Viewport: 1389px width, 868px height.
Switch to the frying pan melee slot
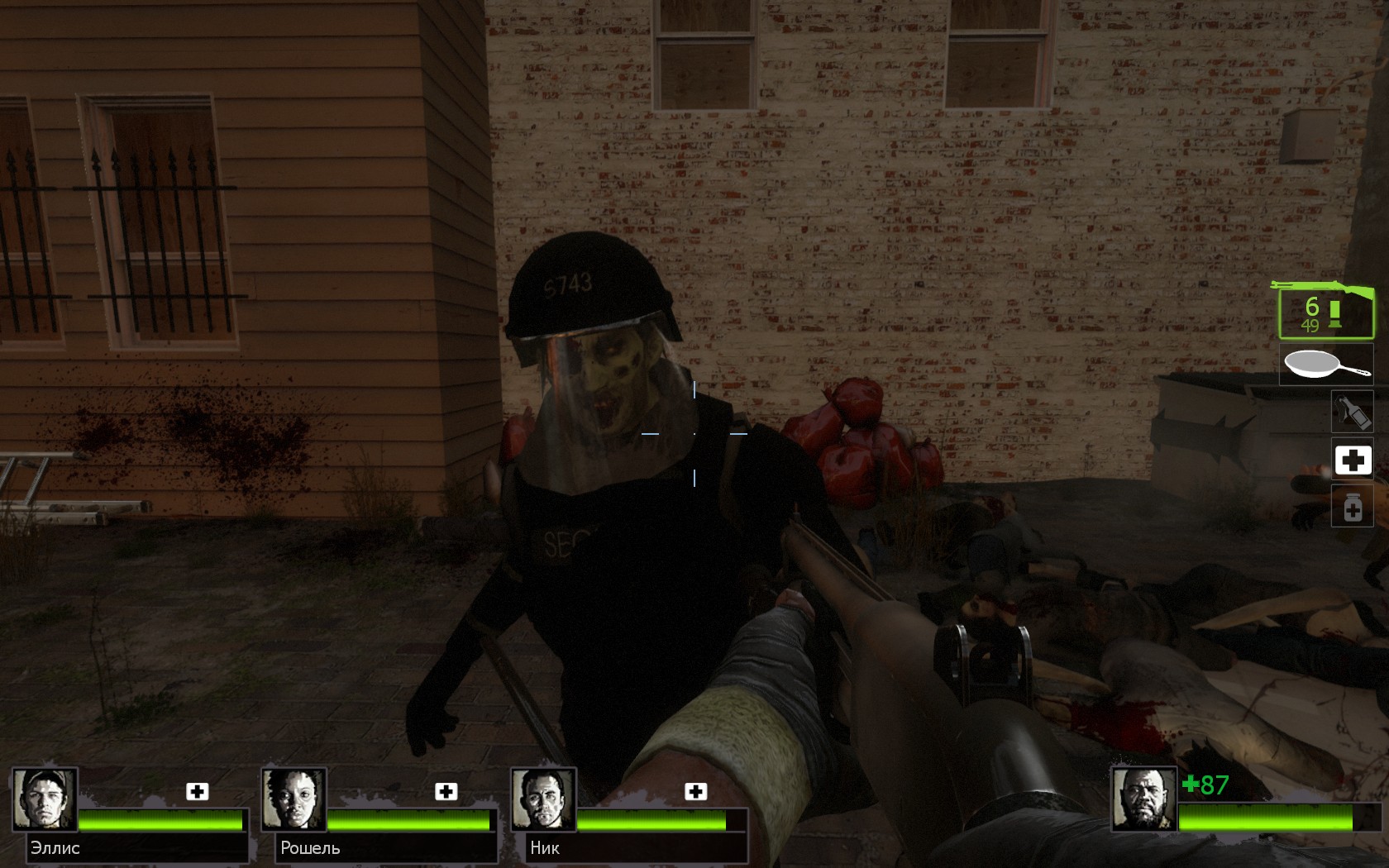coord(1325,364)
